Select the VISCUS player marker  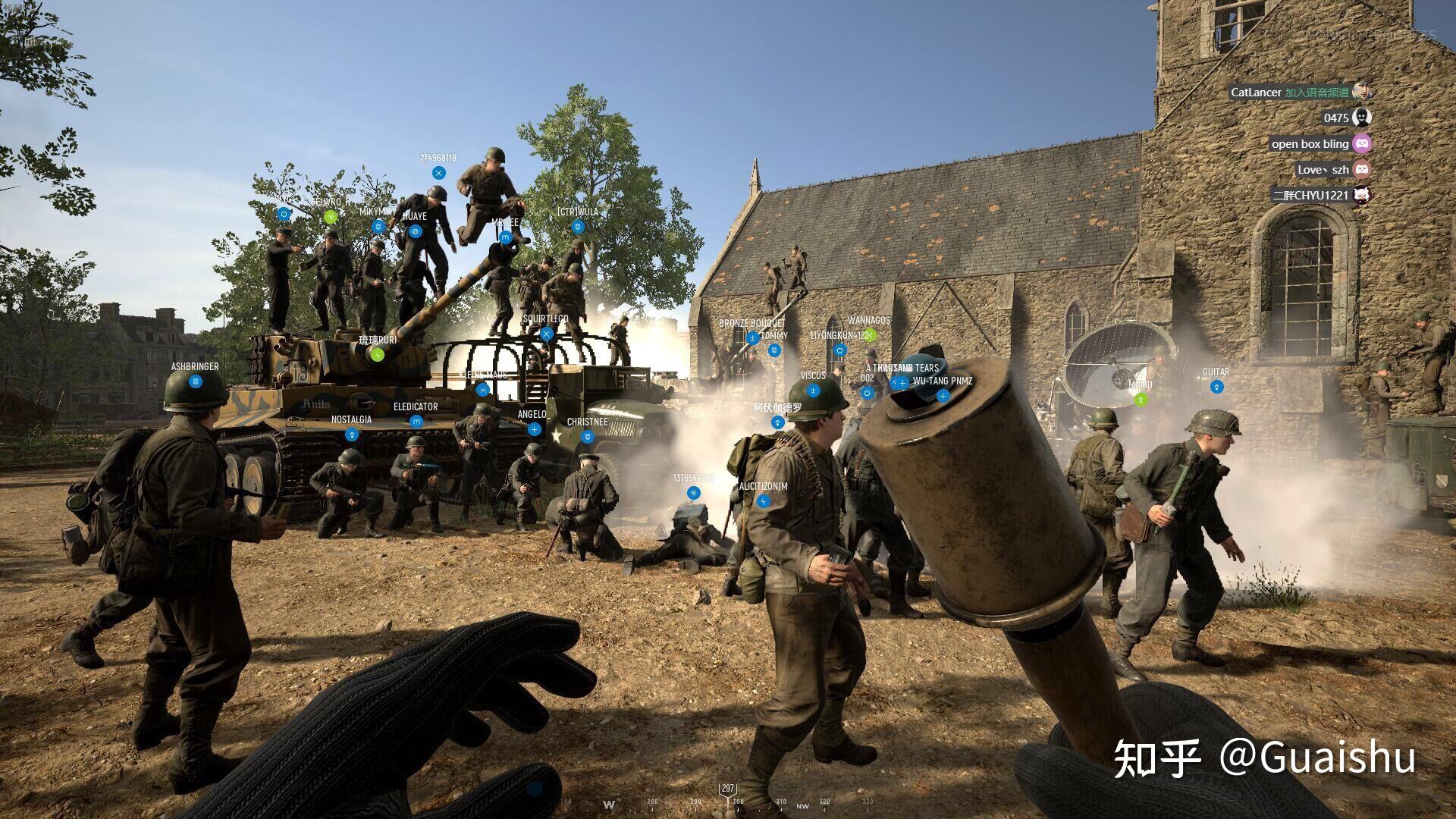pos(813,391)
